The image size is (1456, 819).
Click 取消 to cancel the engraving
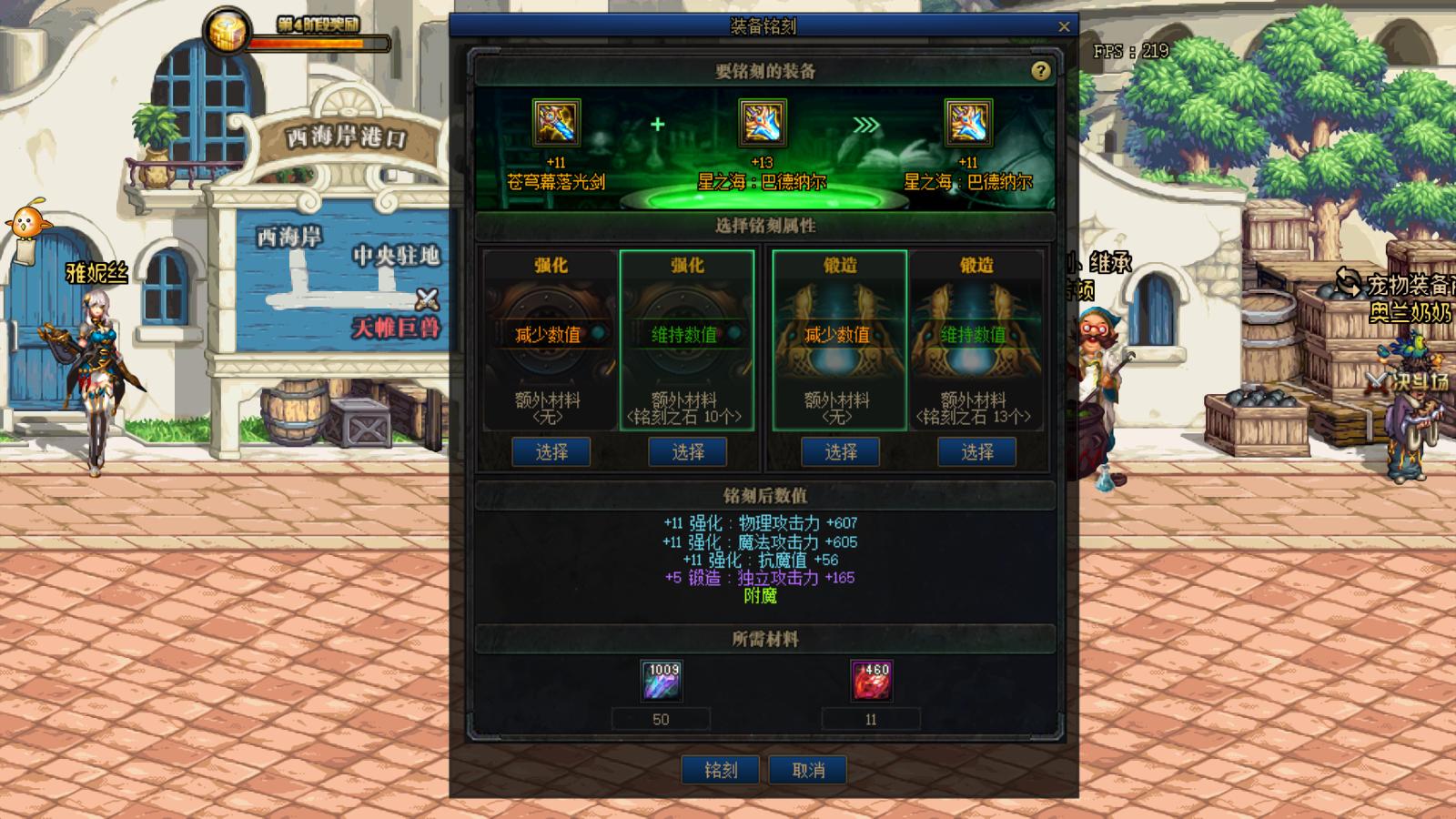807,769
